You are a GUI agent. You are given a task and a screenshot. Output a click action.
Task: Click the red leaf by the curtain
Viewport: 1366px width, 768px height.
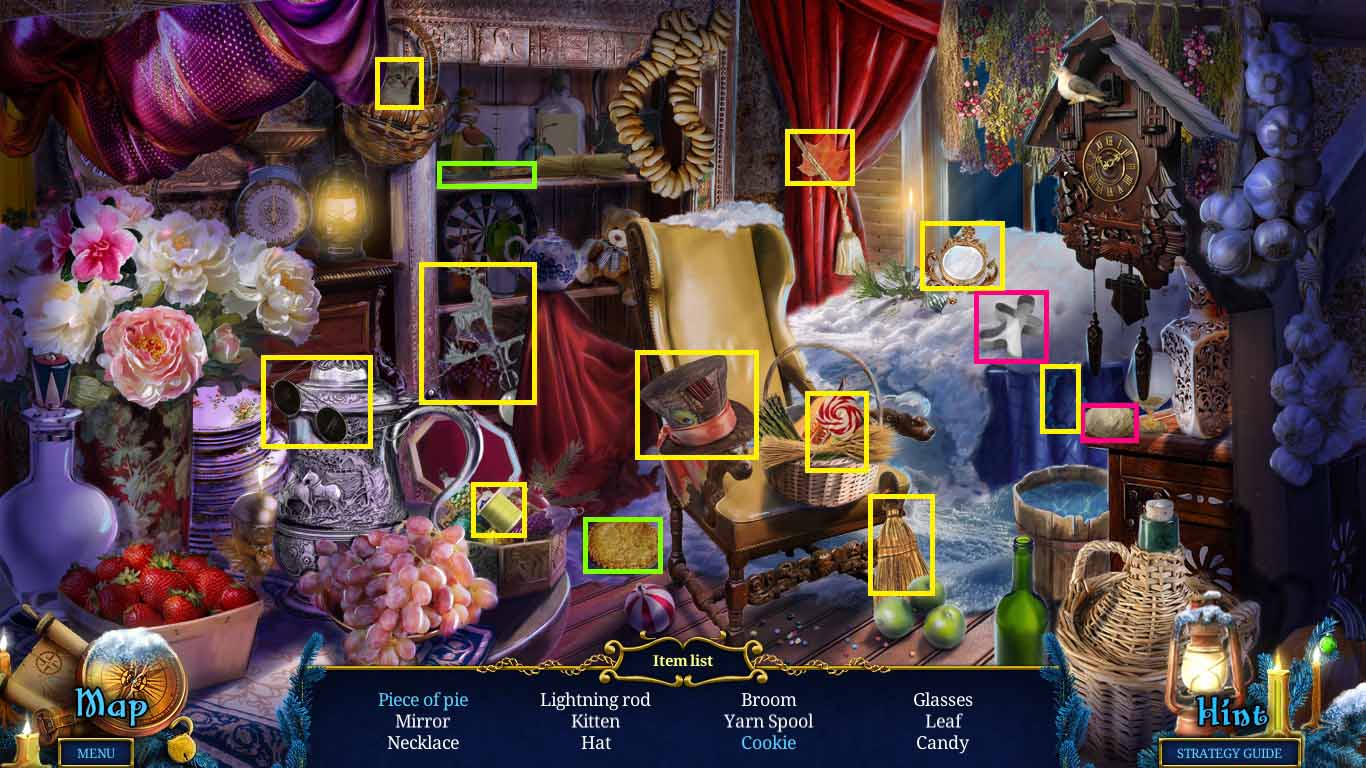coord(820,157)
